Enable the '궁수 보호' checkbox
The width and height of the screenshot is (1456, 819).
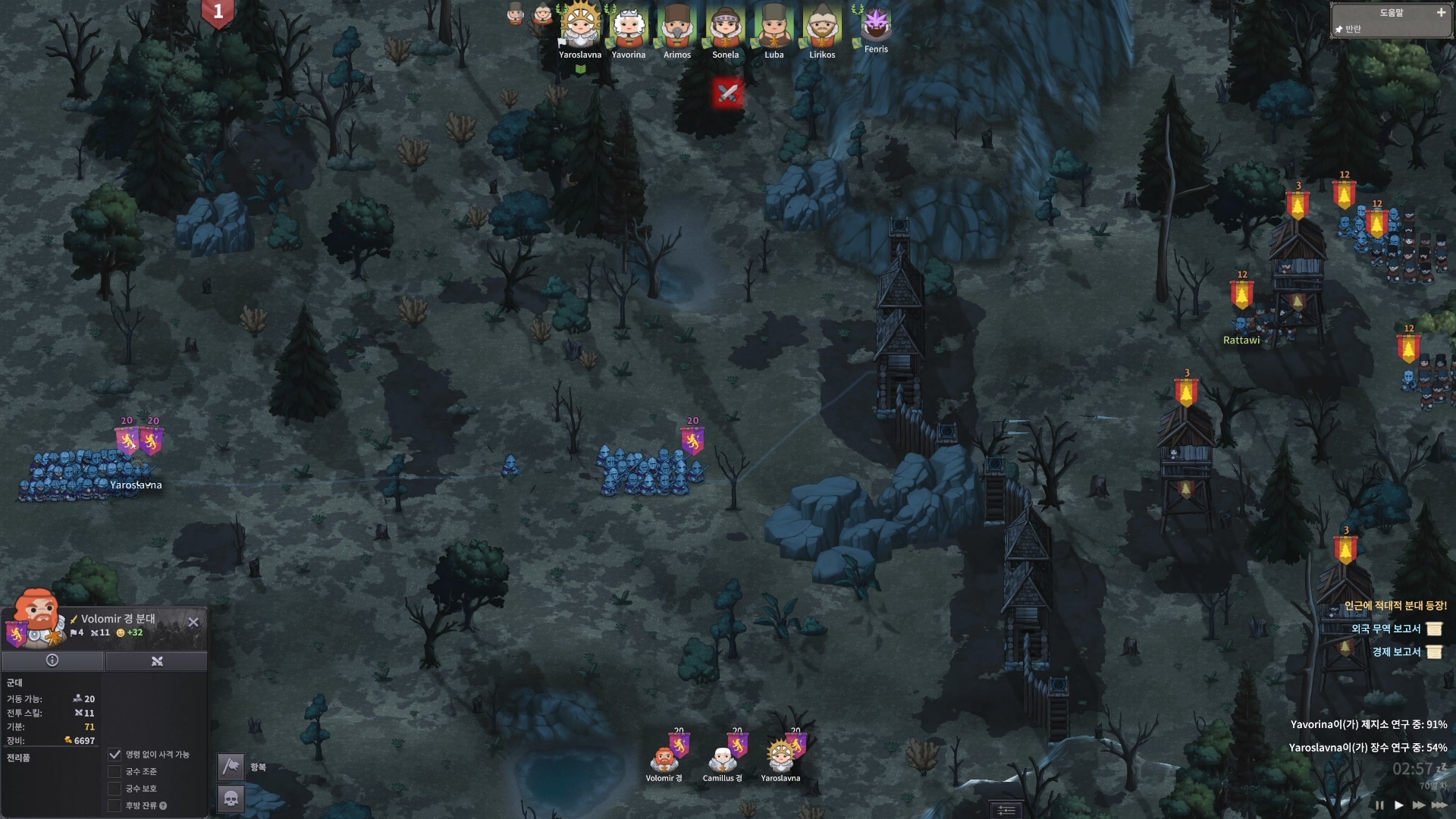pos(115,789)
